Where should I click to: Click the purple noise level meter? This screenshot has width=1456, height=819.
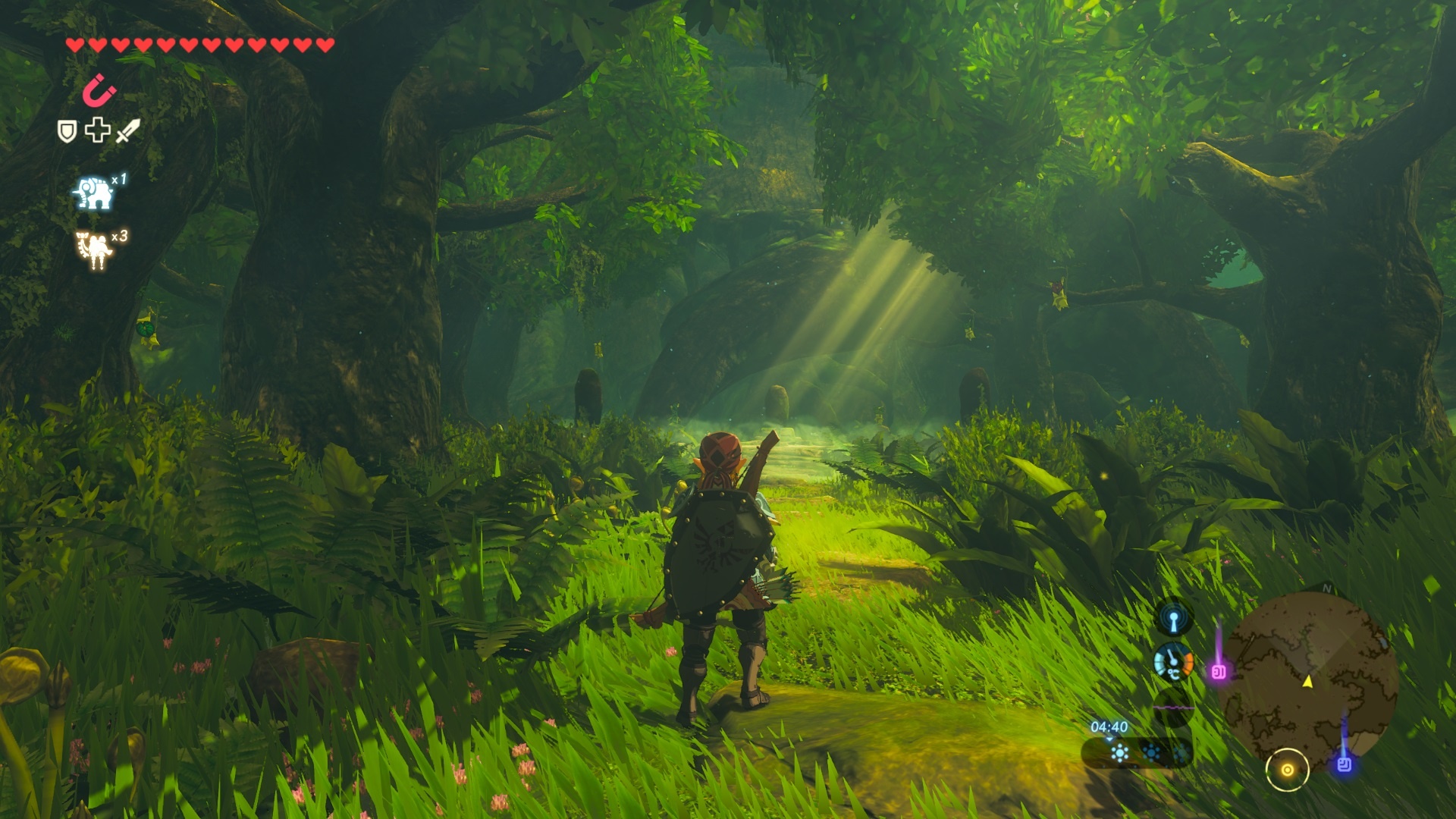[x=1173, y=708]
